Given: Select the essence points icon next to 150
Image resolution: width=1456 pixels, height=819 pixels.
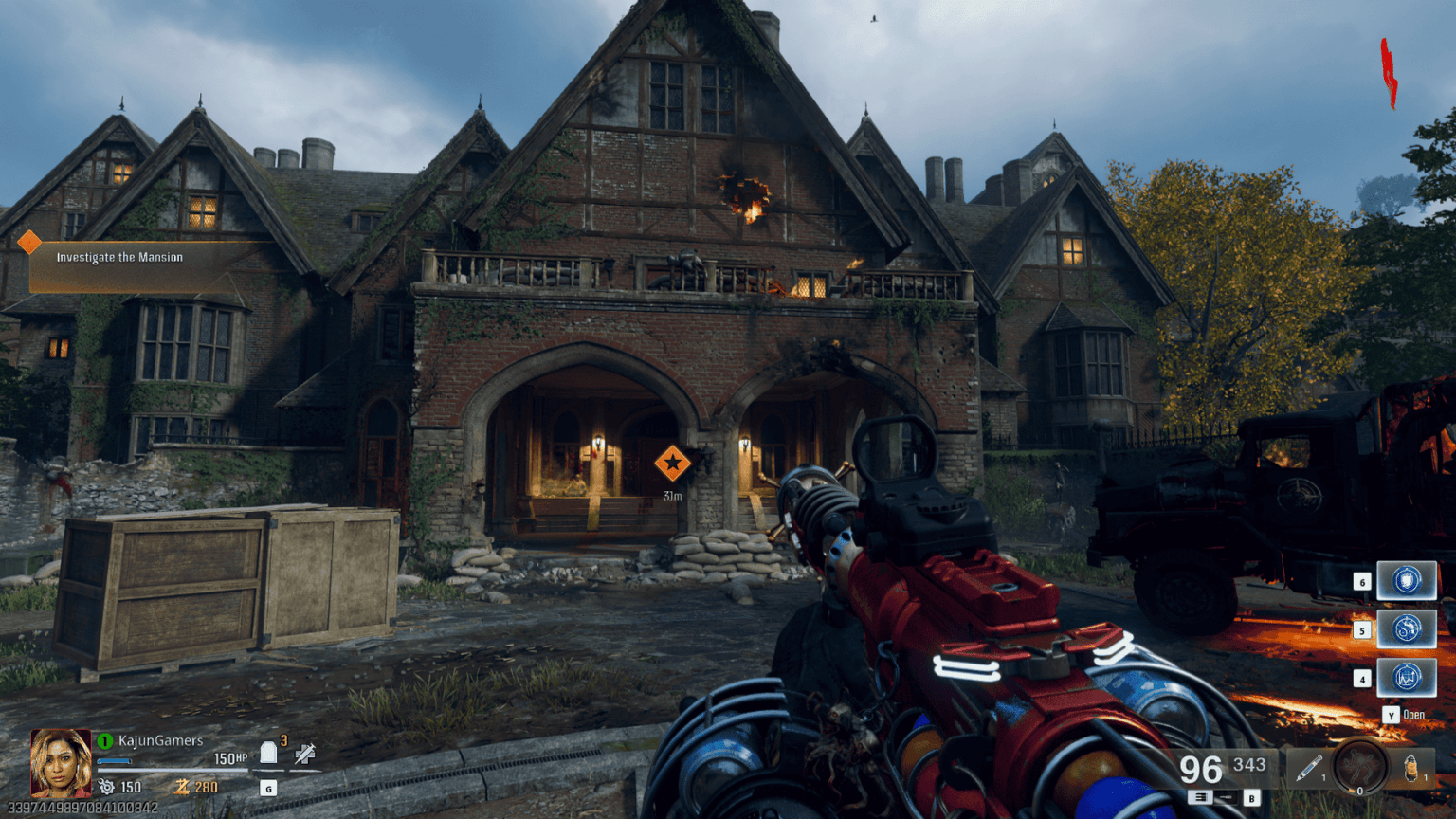Looking at the screenshot, I should 107,787.
